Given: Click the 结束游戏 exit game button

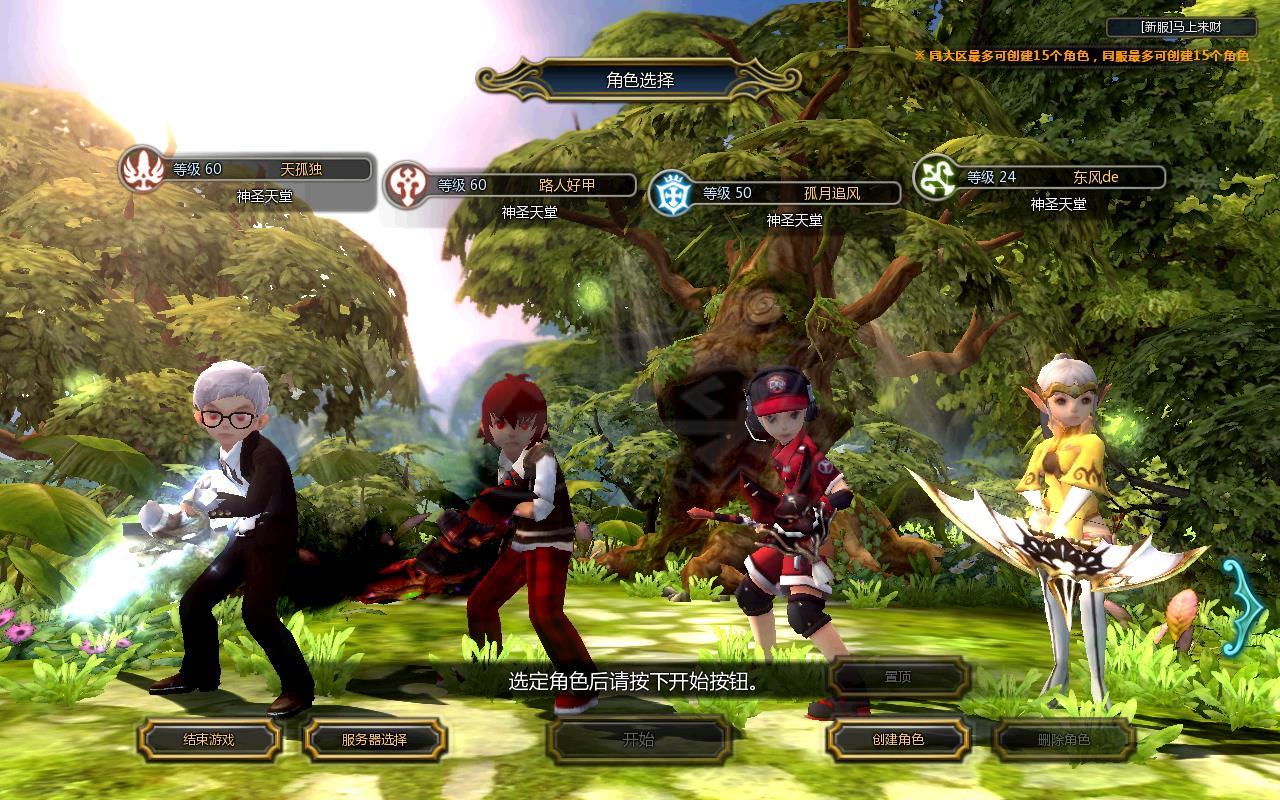Looking at the screenshot, I should click(208, 740).
